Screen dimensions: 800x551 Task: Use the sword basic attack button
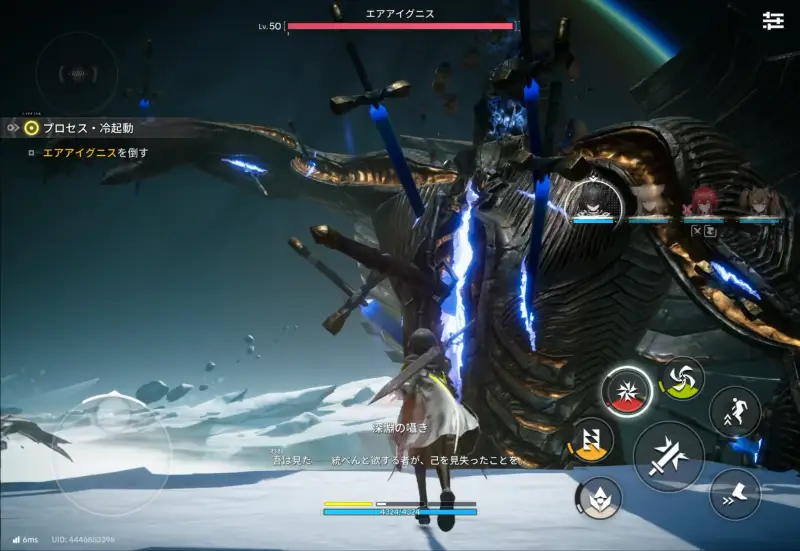tap(668, 457)
